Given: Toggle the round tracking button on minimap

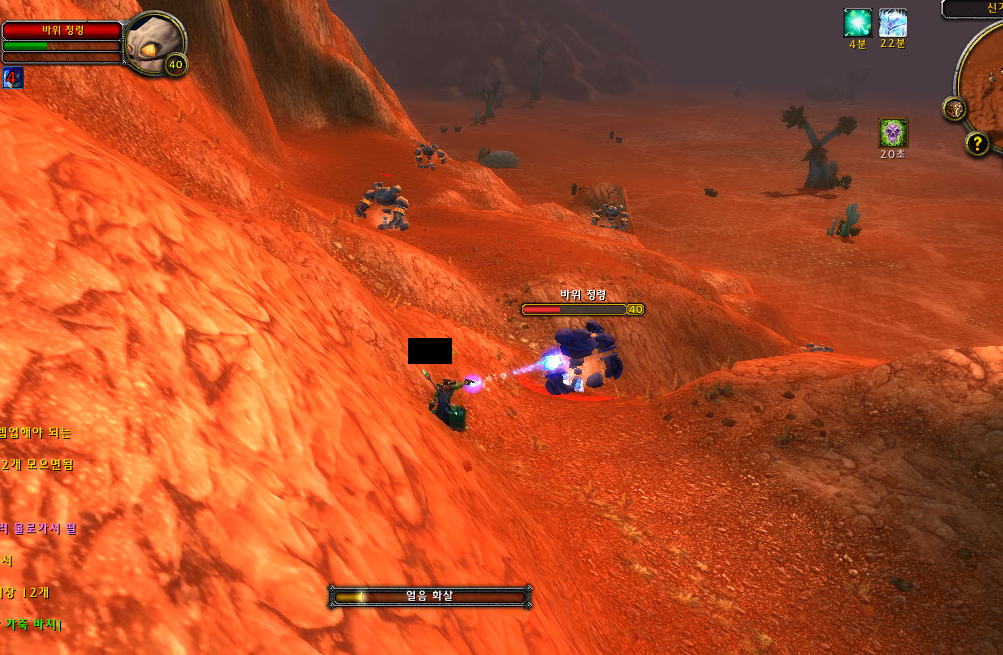Looking at the screenshot, I should click(x=954, y=108).
